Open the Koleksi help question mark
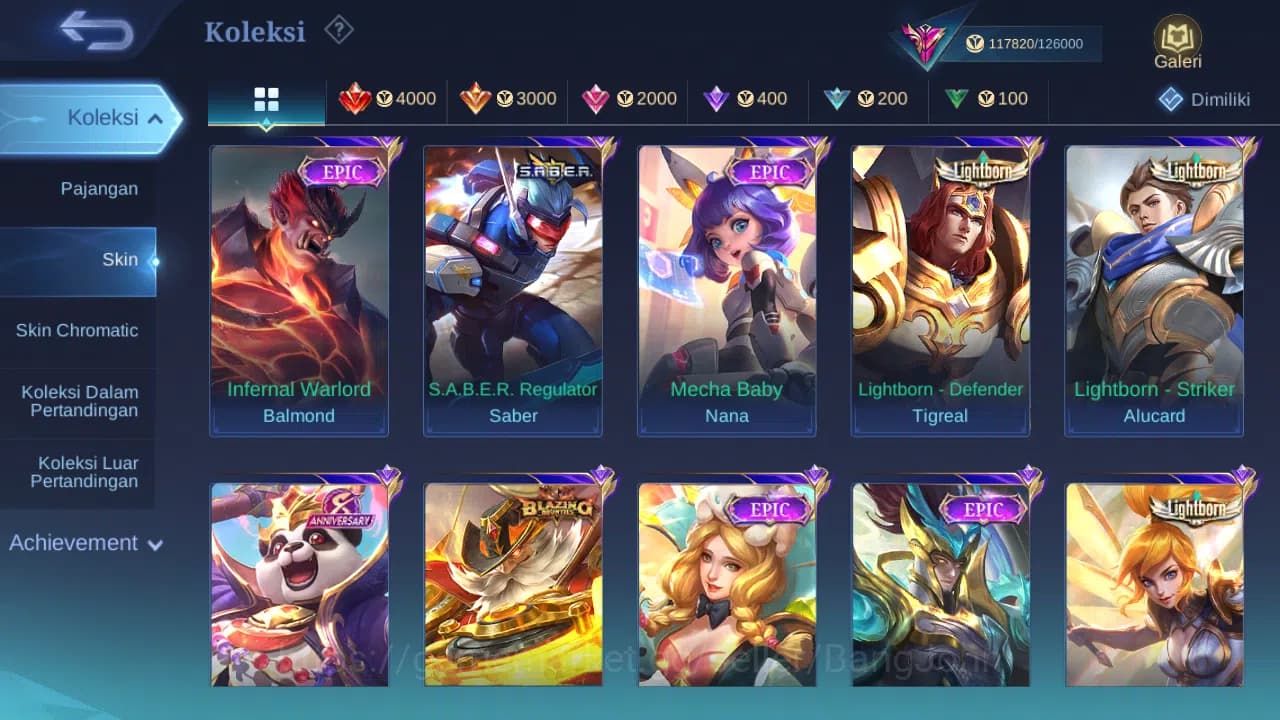This screenshot has width=1280, height=720. 338,31
